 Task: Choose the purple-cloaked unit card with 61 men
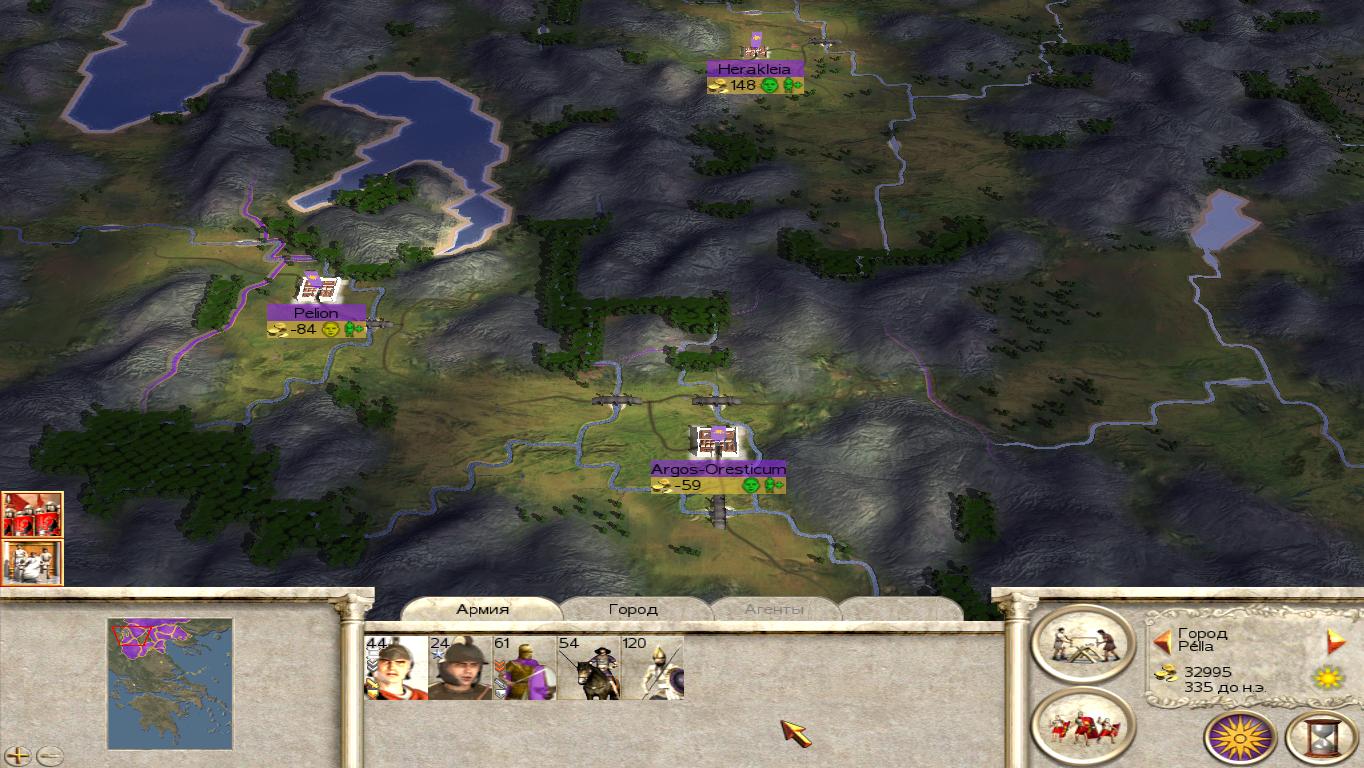(x=524, y=668)
